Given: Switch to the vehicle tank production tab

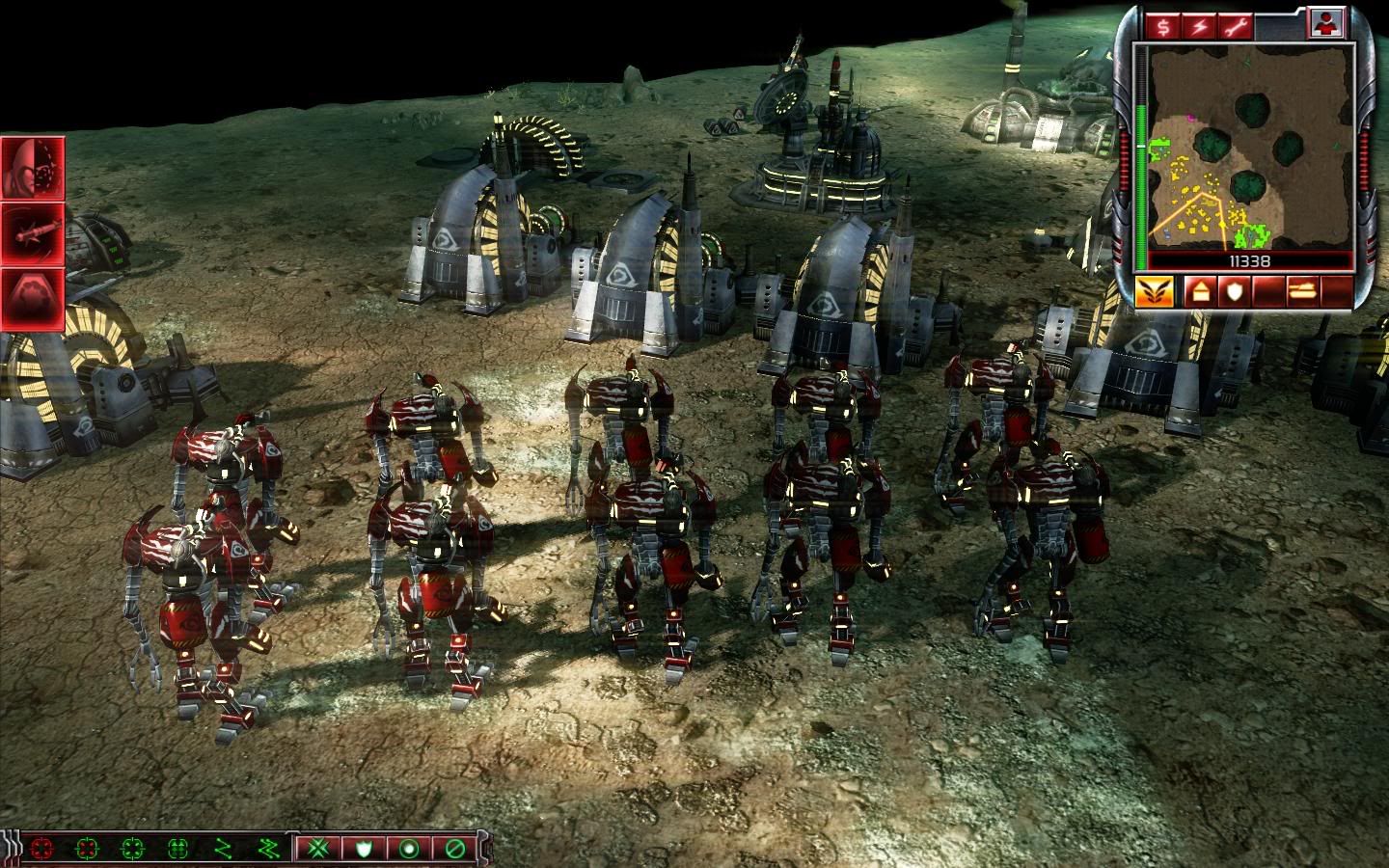Looking at the screenshot, I should point(1301,290).
